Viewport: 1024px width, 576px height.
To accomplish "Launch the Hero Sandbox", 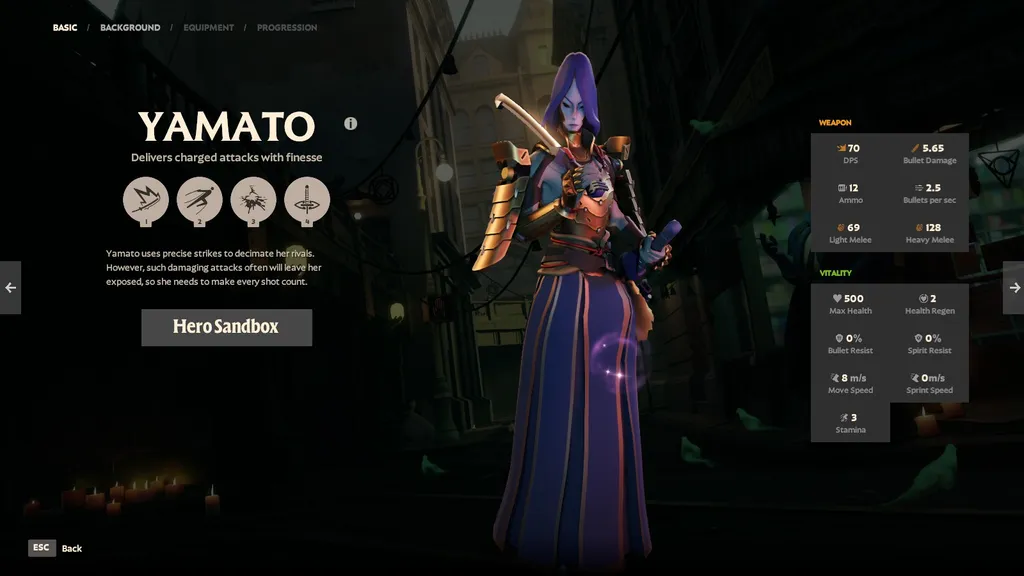I will 226,327.
